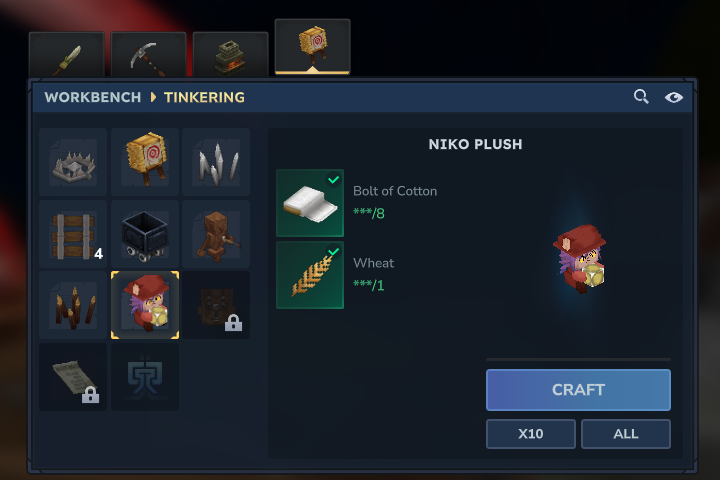Screen dimensions: 720x480
Task: Select the rail track recipe
Action: 73,234
